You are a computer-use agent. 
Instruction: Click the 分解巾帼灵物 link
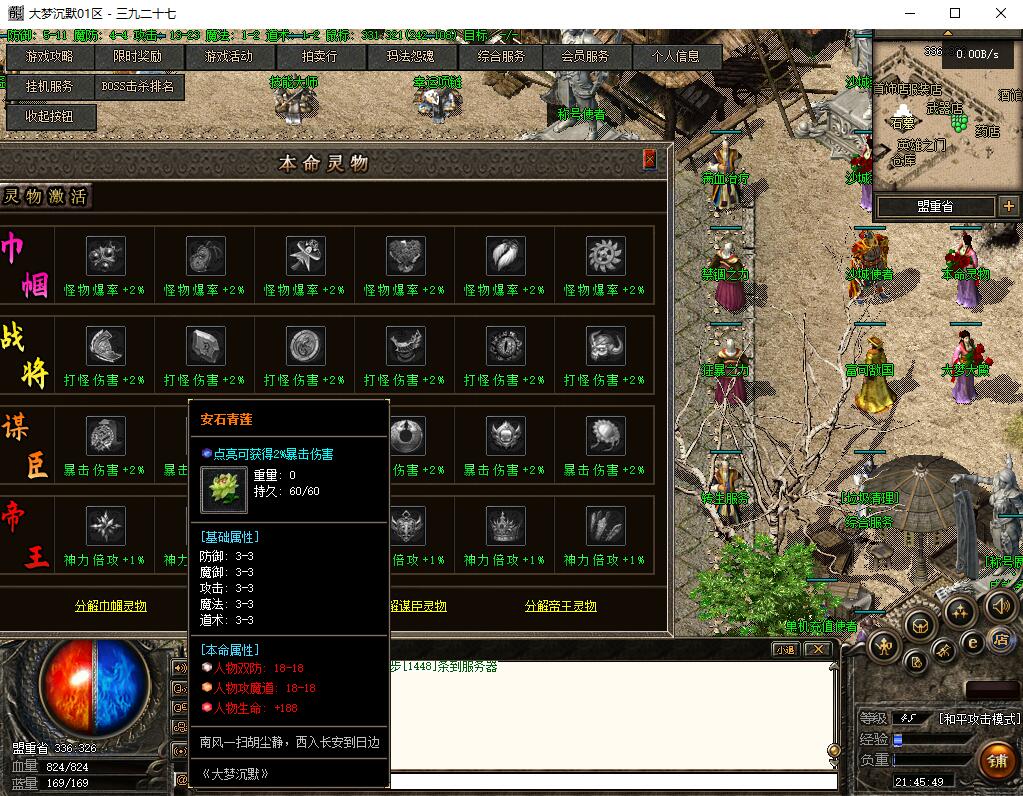pyautogui.click(x=111, y=606)
